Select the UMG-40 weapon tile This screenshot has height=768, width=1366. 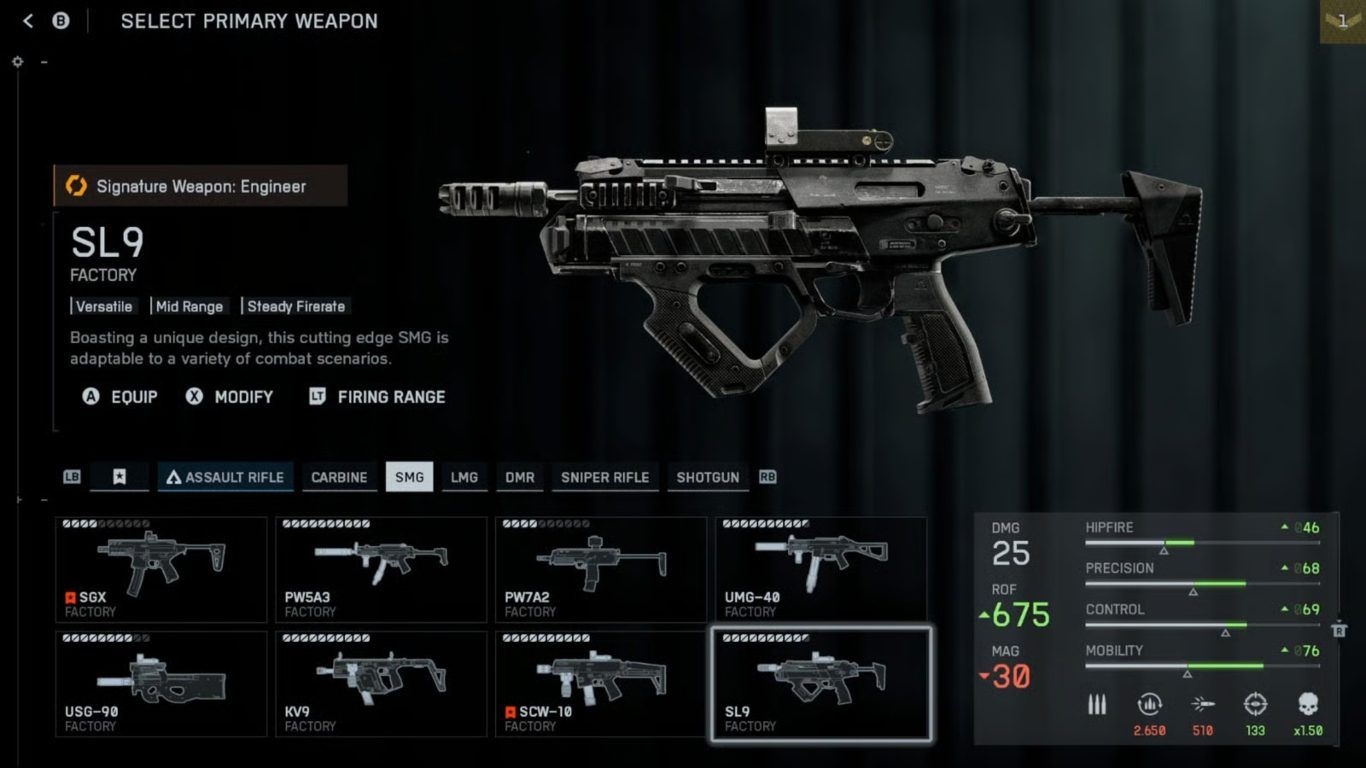coord(821,569)
